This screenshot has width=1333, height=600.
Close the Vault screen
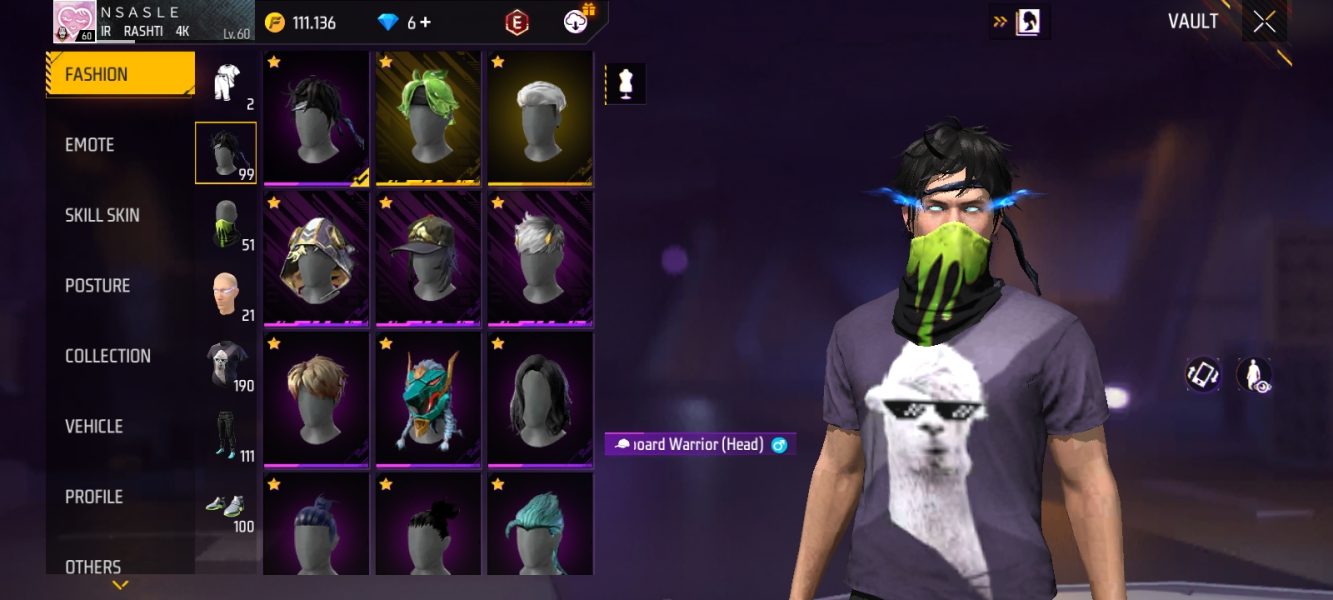[x=1264, y=22]
